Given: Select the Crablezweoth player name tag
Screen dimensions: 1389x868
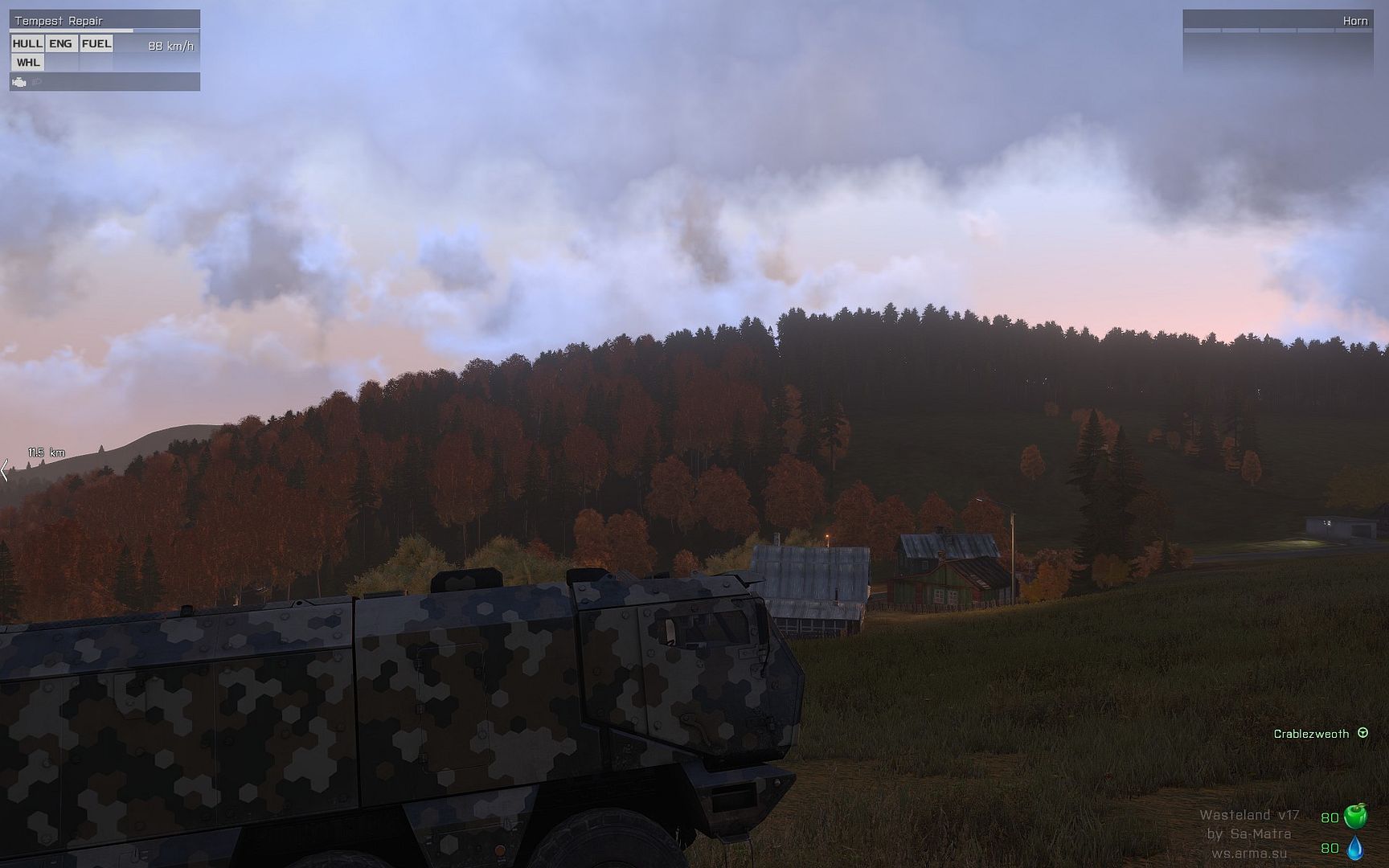Looking at the screenshot, I should [x=1311, y=734].
